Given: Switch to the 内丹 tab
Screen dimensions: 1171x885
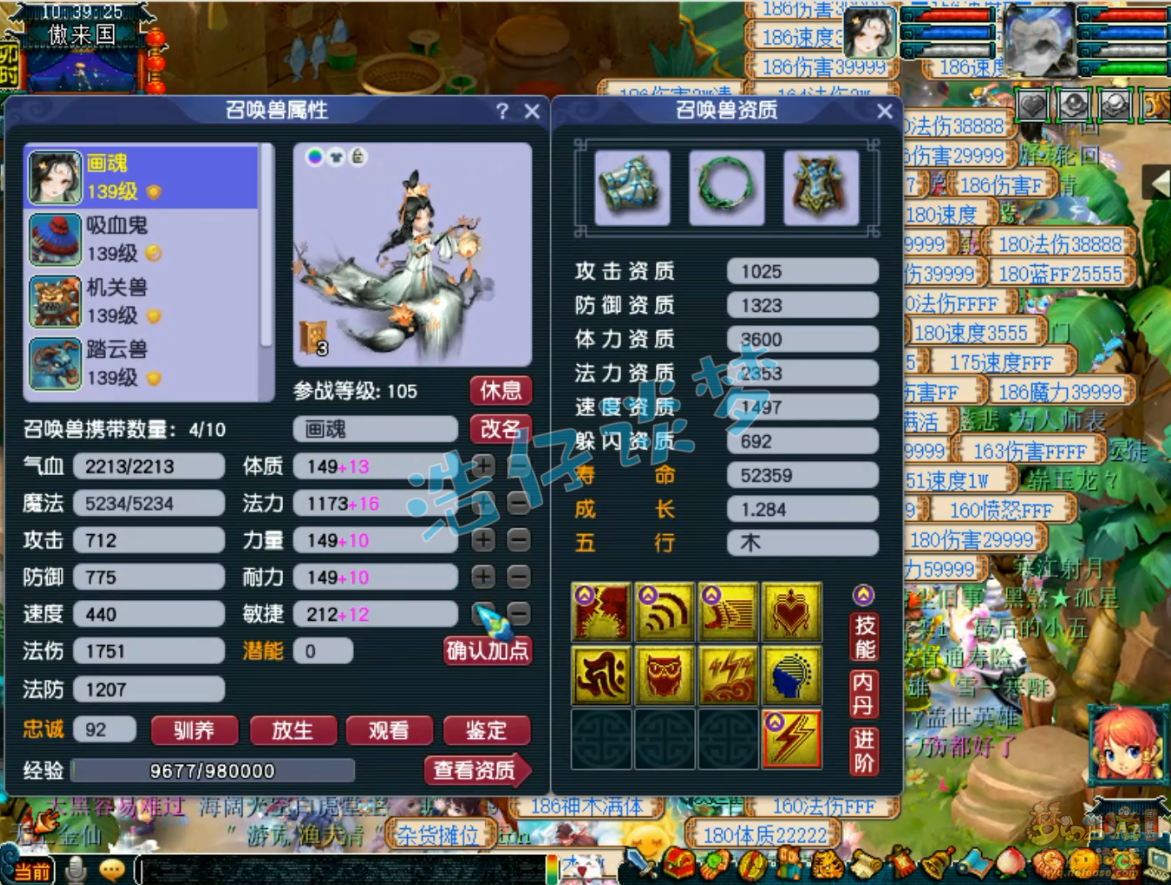Looking at the screenshot, I should coord(865,693).
